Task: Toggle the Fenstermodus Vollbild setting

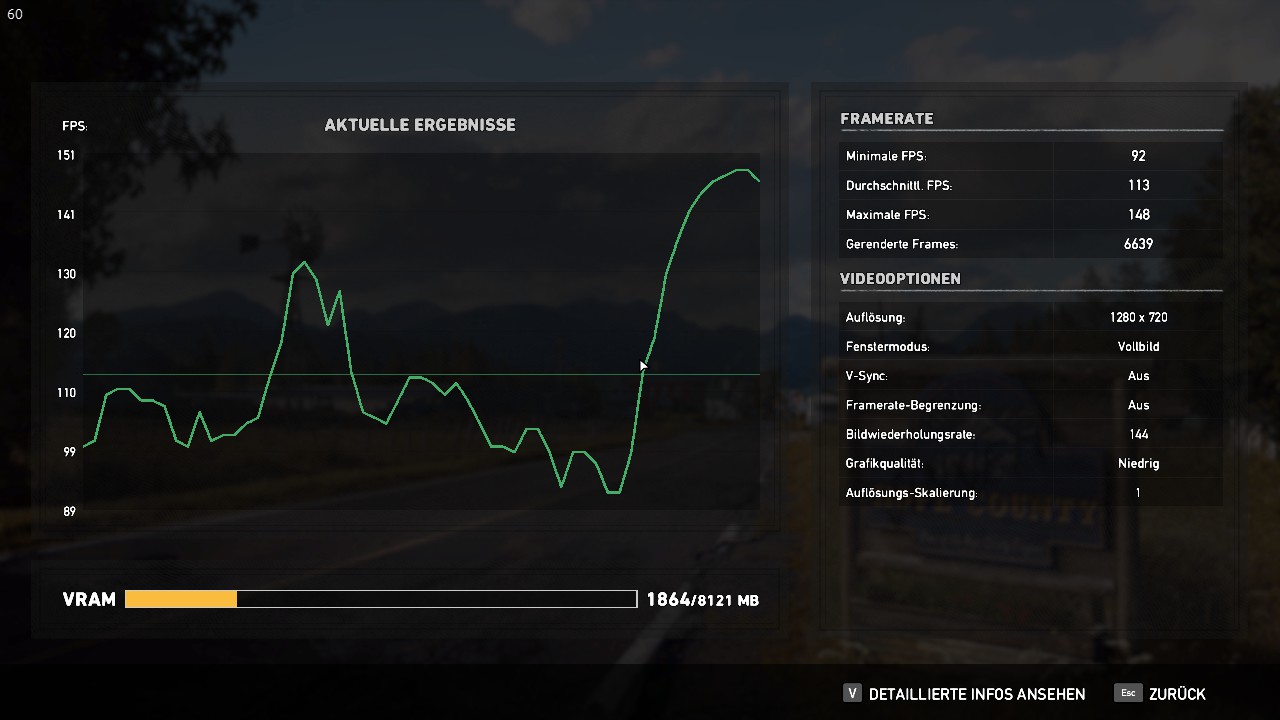Action: (1138, 346)
